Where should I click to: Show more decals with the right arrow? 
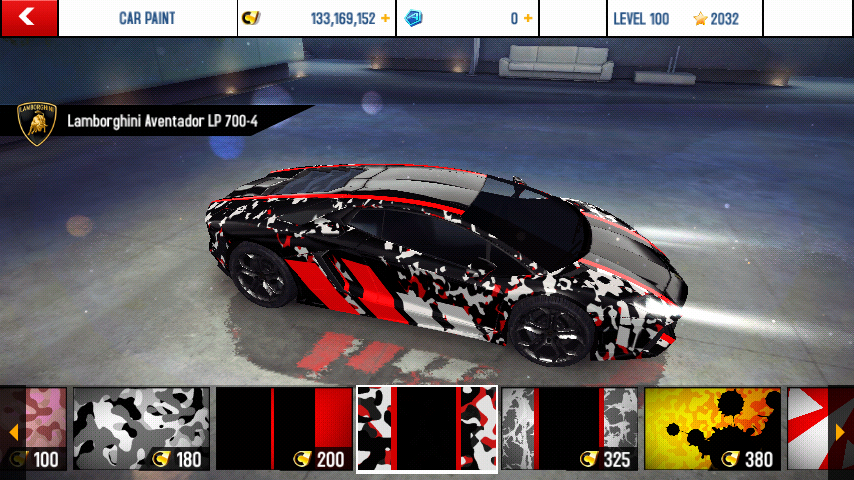[840, 432]
